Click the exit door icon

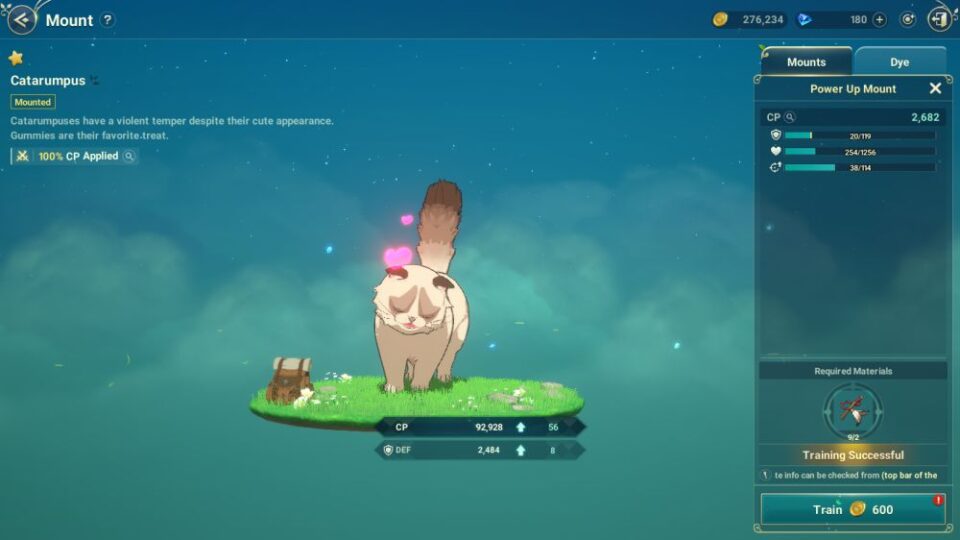pos(940,19)
